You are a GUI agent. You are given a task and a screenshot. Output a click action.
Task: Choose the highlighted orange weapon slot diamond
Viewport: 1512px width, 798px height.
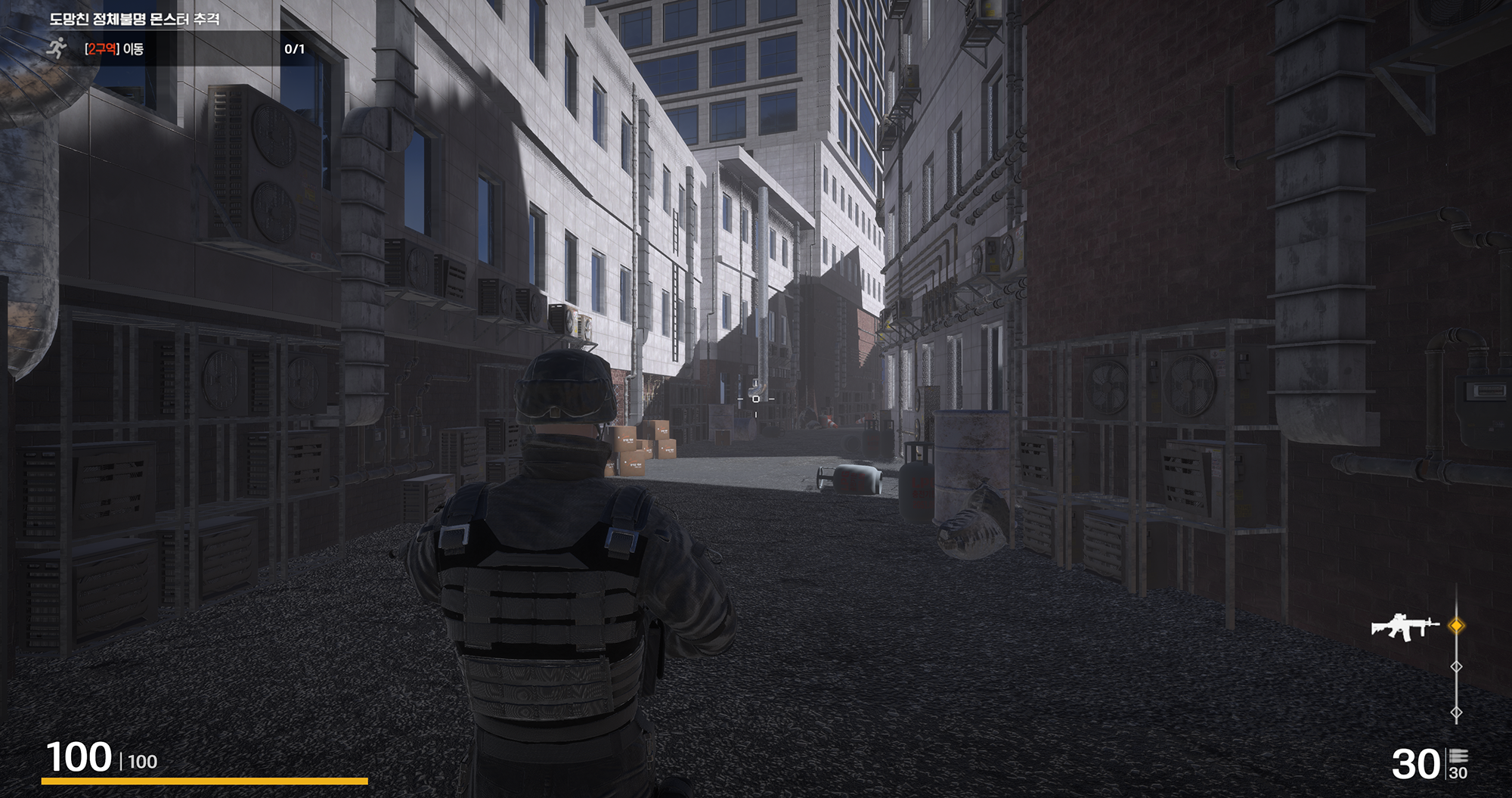click(1456, 626)
